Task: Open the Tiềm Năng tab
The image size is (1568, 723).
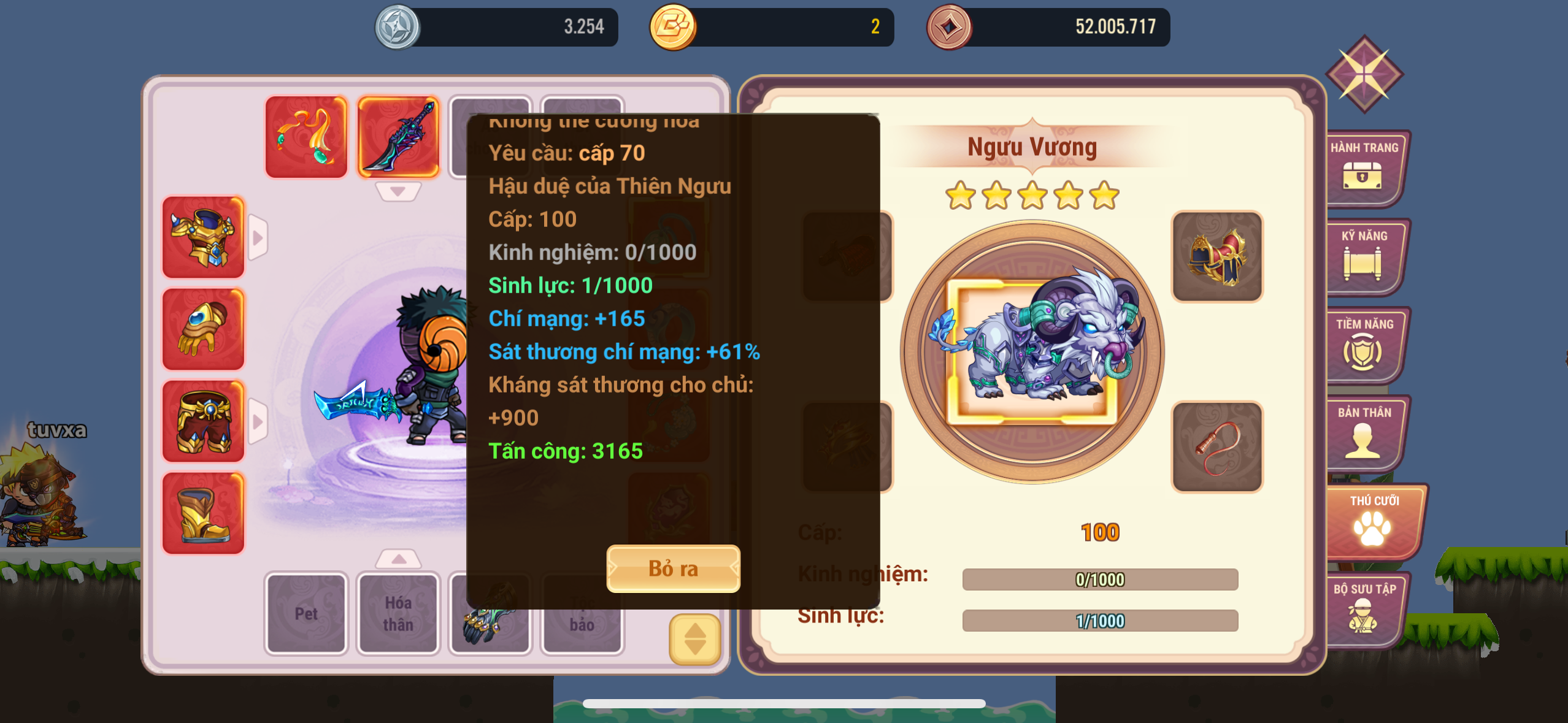Action: click(1364, 344)
